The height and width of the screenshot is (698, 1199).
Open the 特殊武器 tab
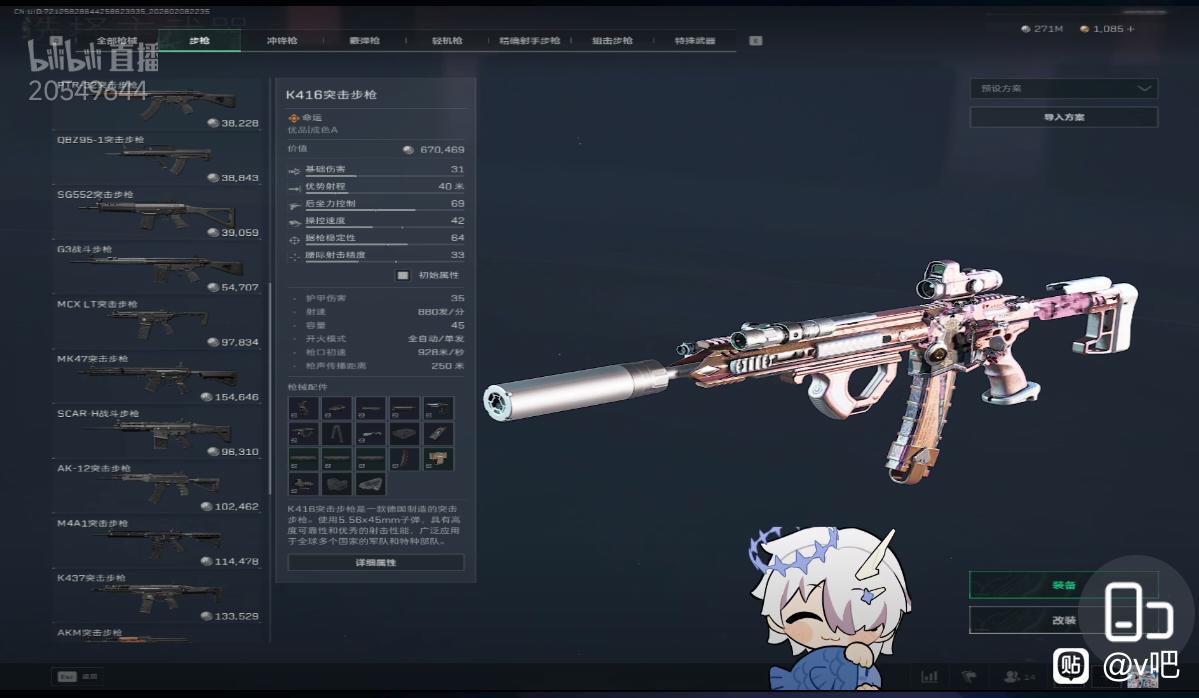pos(694,41)
